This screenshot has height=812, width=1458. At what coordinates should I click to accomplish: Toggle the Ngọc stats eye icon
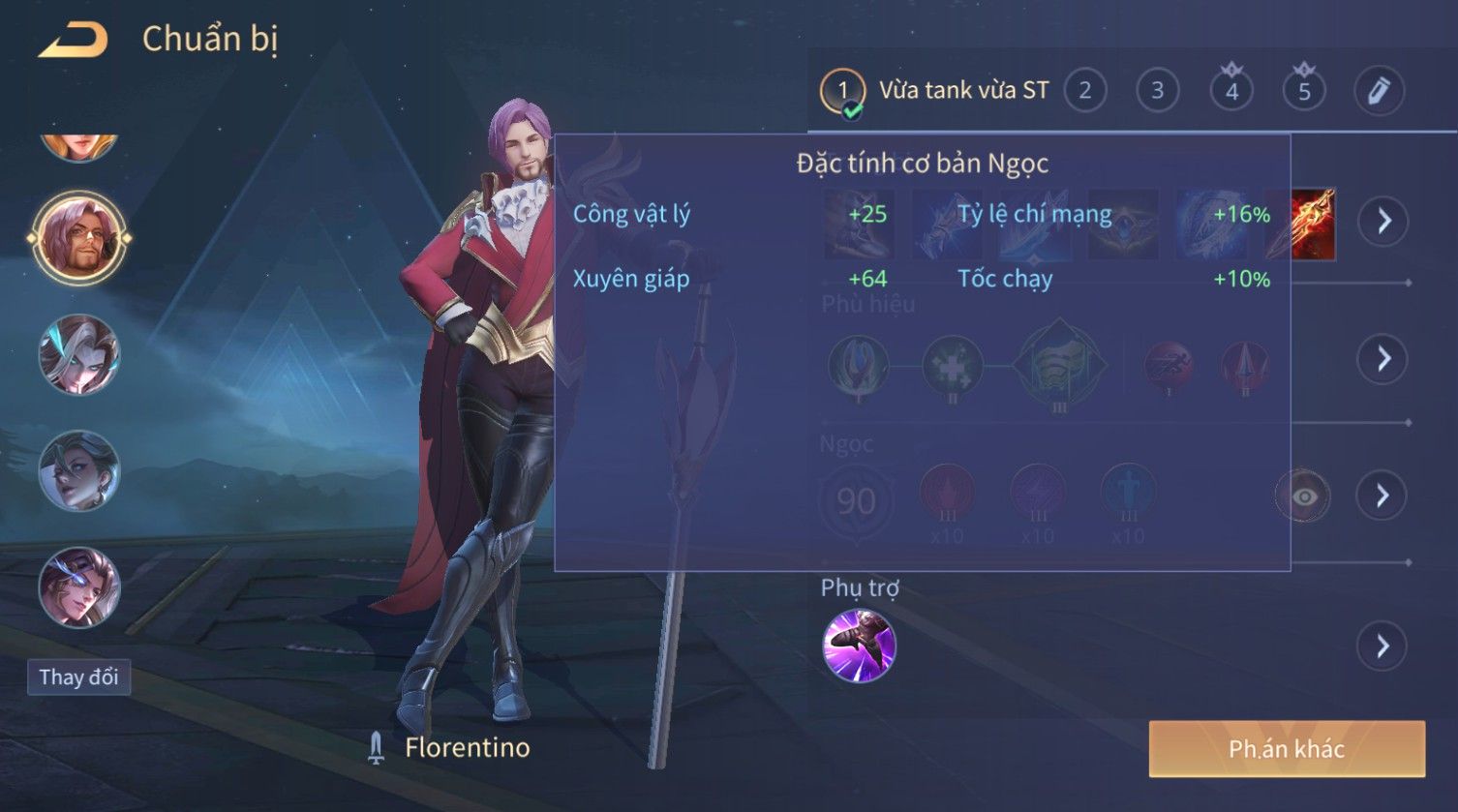click(x=1302, y=496)
